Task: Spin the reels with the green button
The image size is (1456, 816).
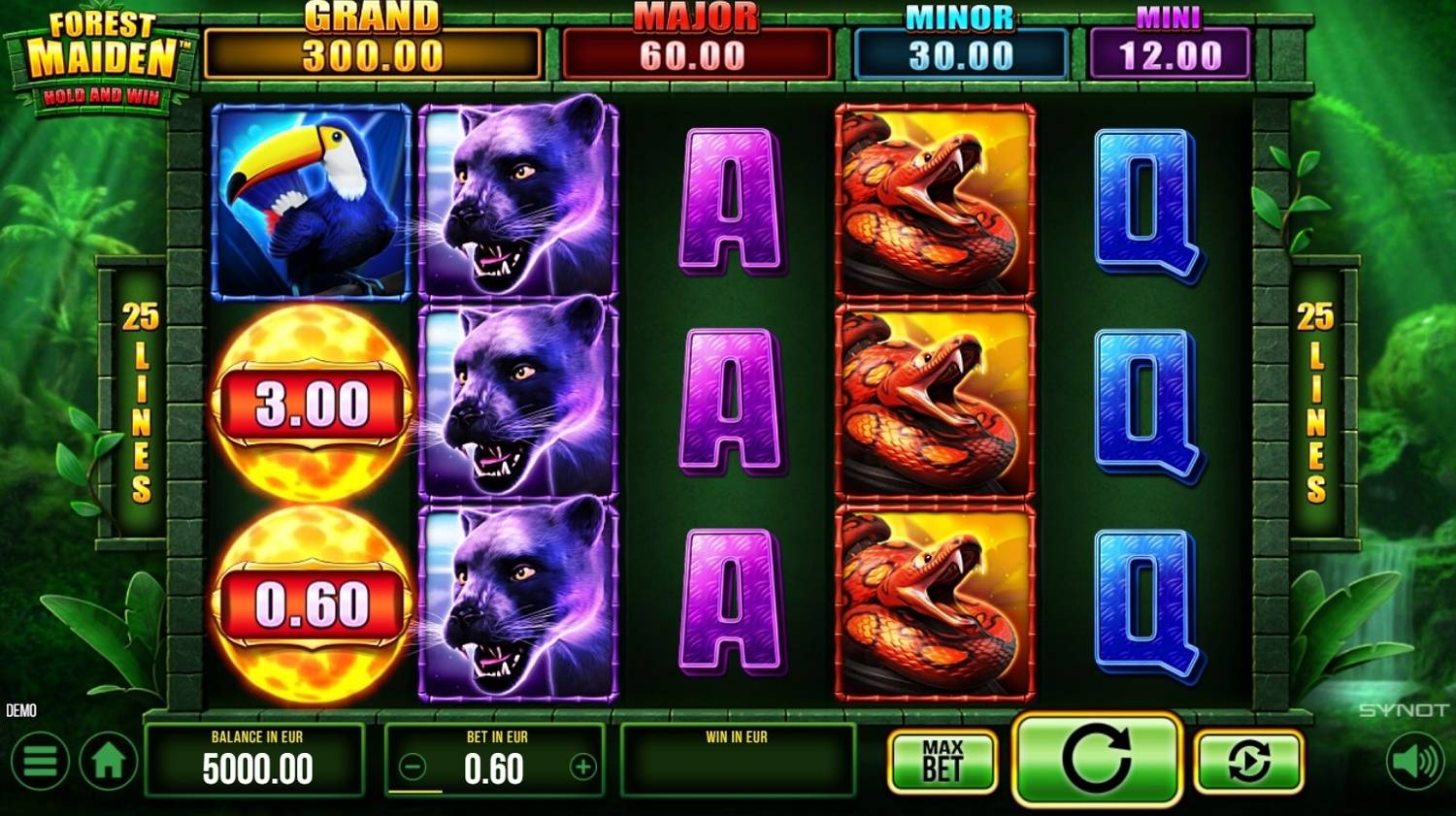Action: [1096, 759]
